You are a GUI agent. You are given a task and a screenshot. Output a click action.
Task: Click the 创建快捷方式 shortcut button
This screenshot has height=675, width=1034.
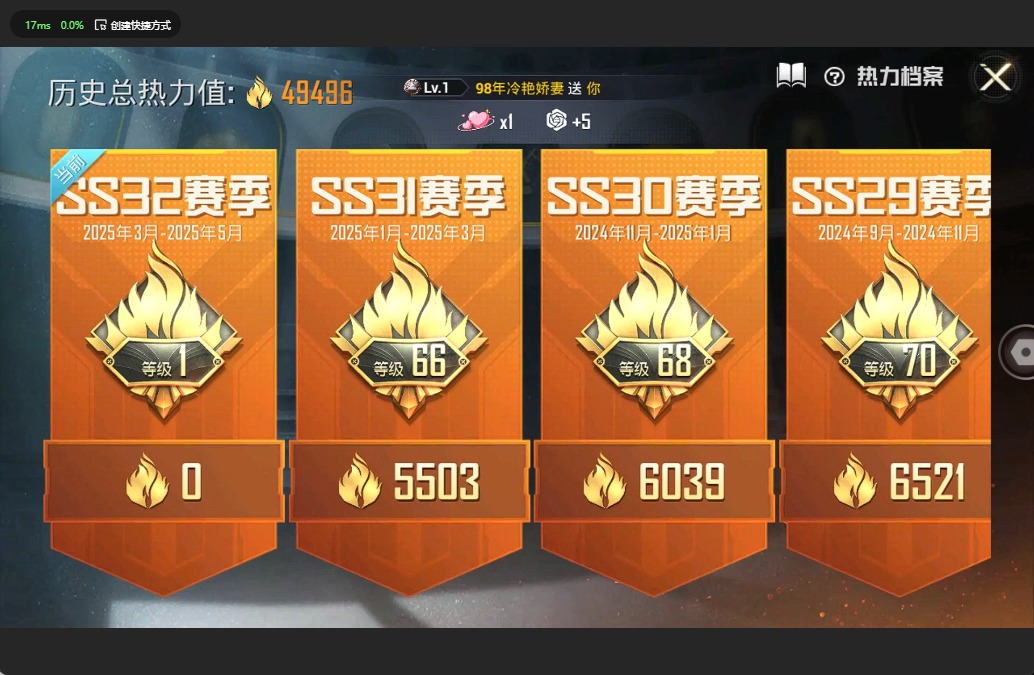coord(133,25)
